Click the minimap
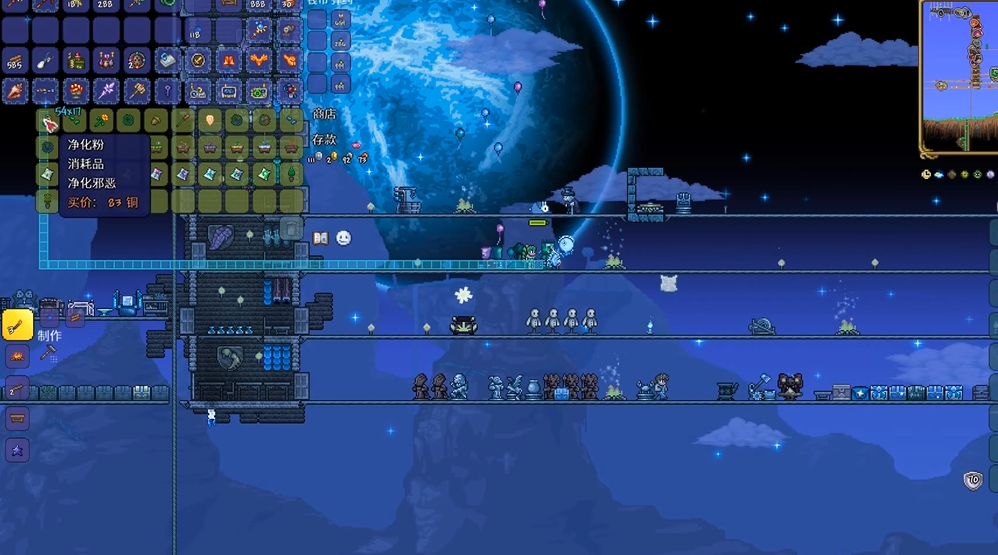The image size is (998, 555). pos(958,78)
